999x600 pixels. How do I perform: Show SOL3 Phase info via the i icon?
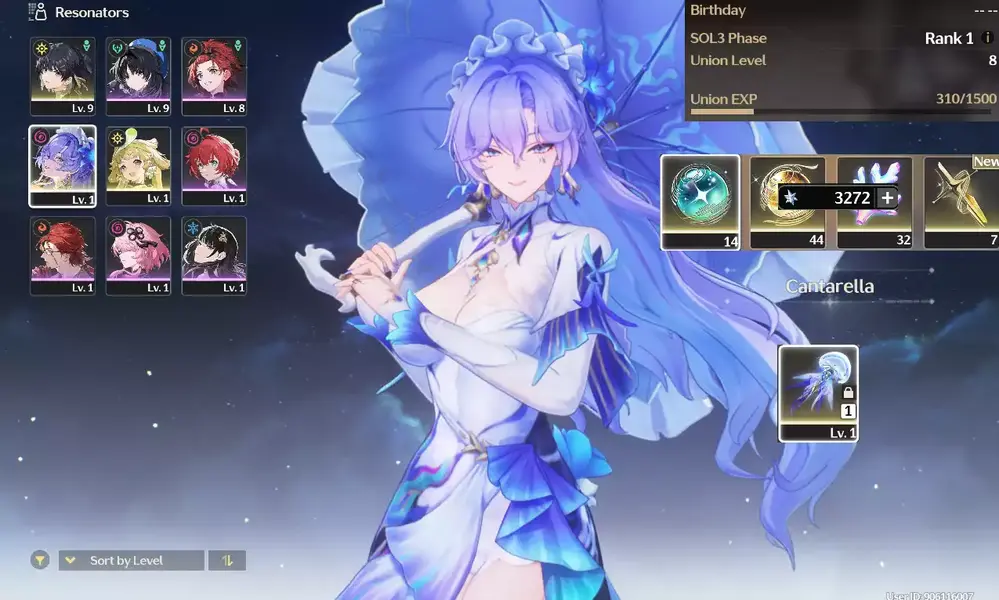(x=987, y=39)
